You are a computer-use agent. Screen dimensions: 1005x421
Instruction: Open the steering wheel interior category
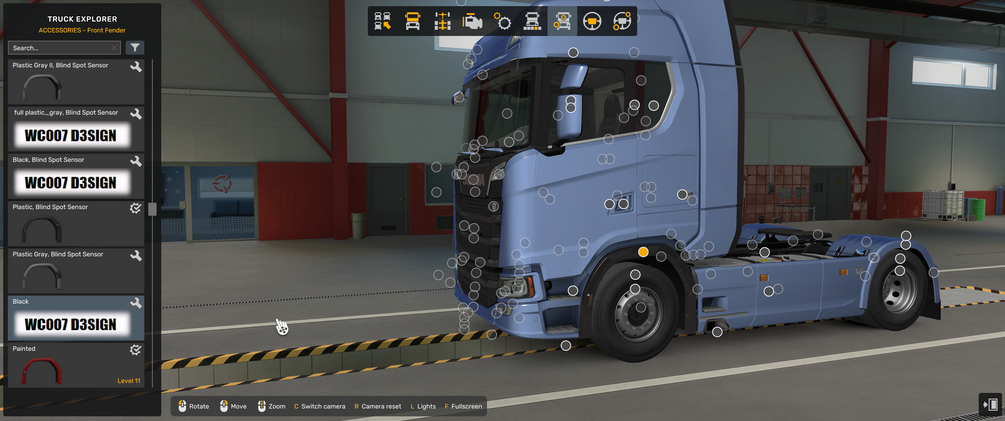click(x=593, y=21)
